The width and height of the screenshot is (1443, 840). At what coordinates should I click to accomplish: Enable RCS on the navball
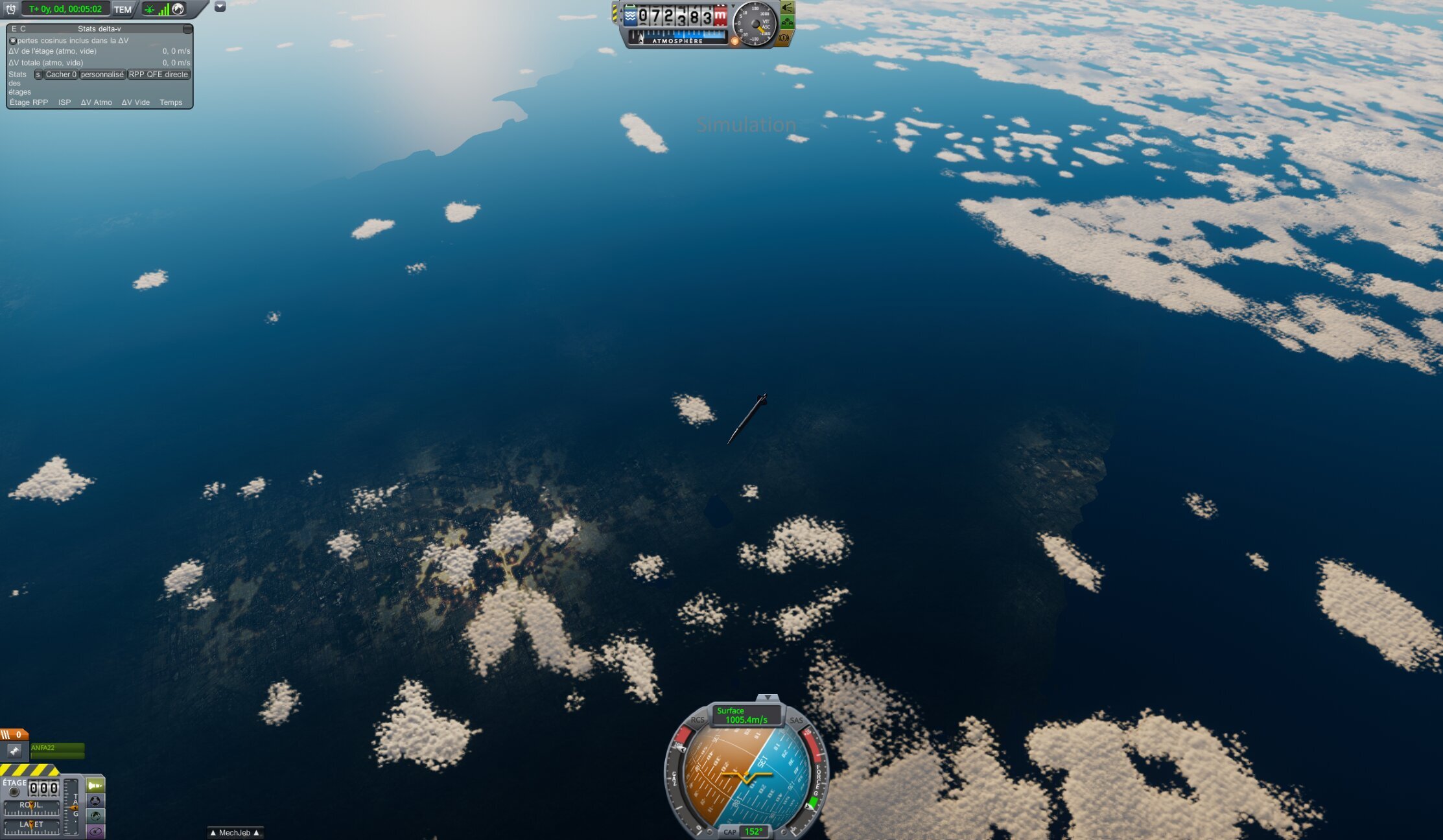tap(698, 720)
